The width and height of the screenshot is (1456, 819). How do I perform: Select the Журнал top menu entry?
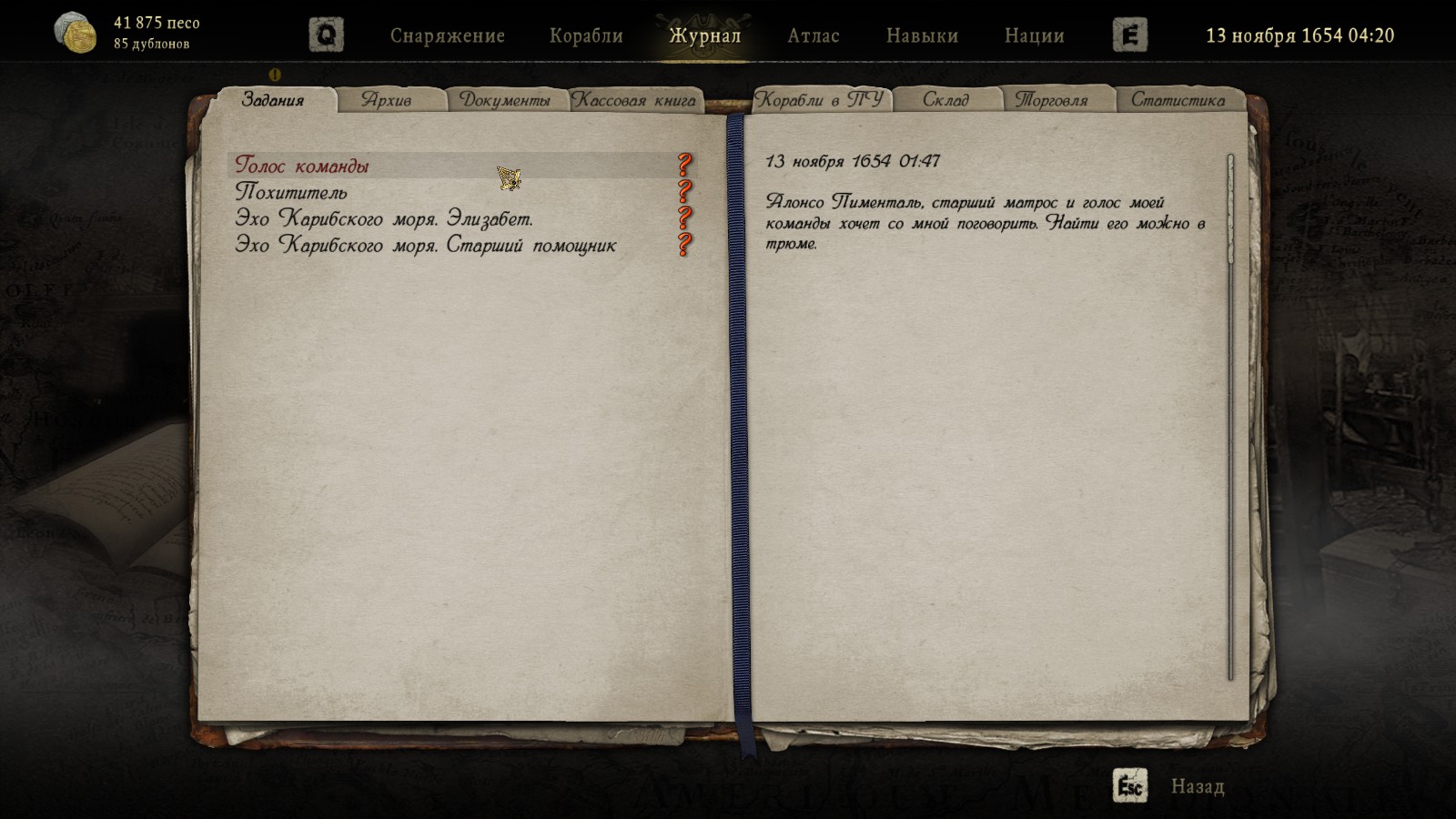coord(705,35)
